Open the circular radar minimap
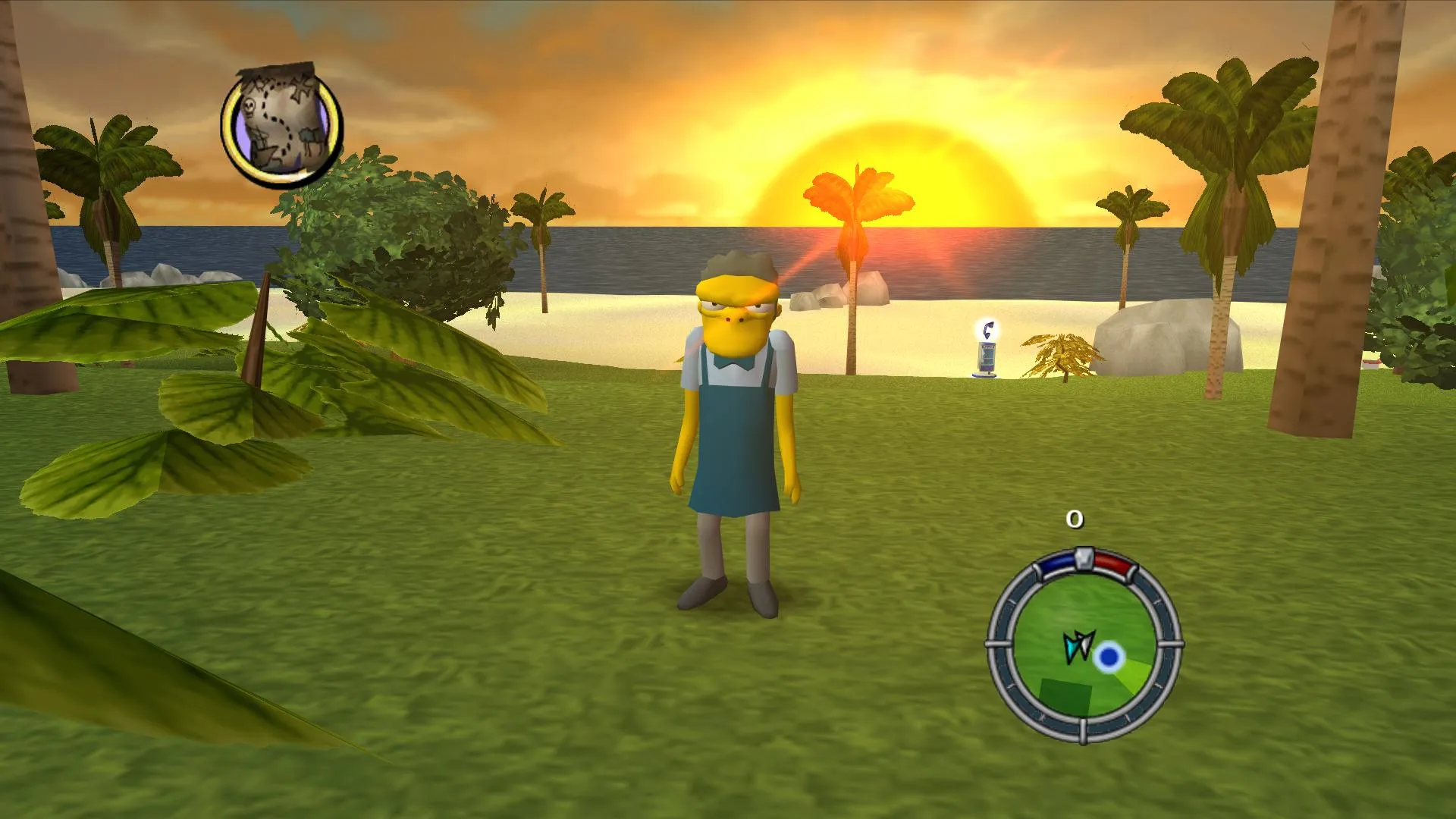Viewport: 1456px width, 819px height. tap(1084, 645)
